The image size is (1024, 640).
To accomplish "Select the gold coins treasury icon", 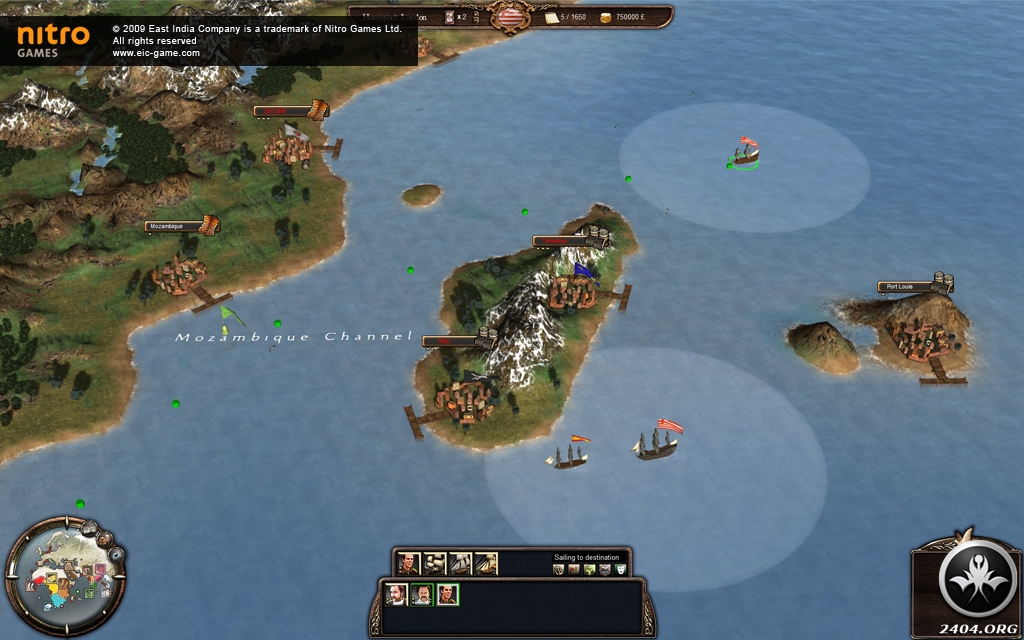I will tap(604, 18).
